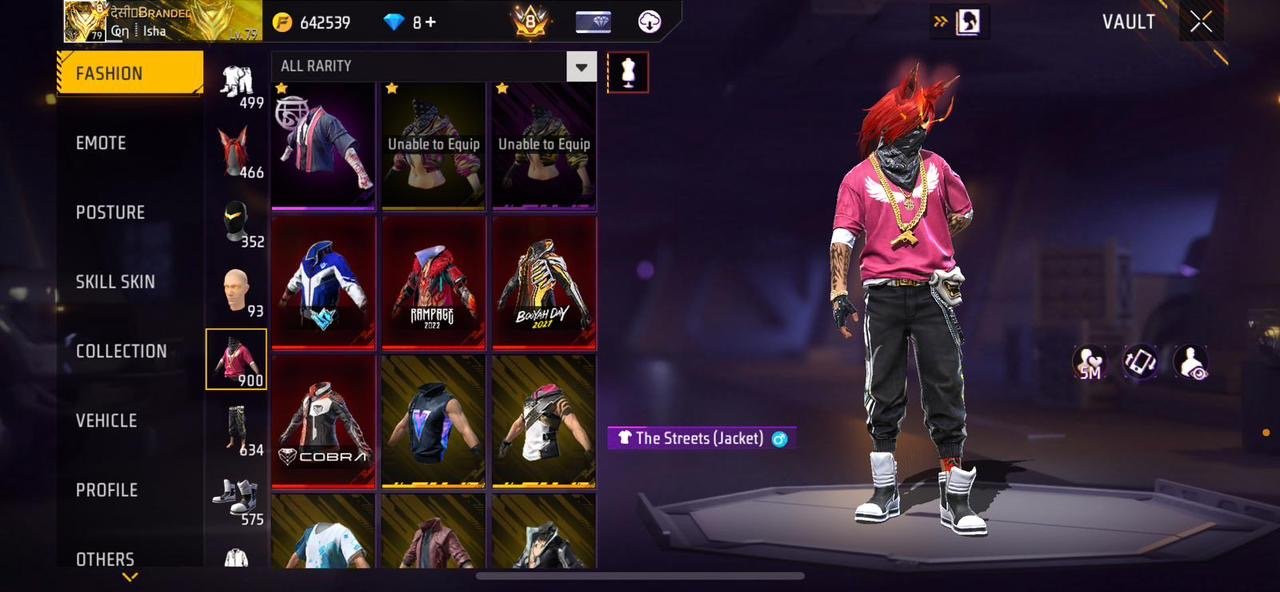The height and width of the screenshot is (592, 1280).
Task: Switch to the Emote tab
Action: pos(101,143)
